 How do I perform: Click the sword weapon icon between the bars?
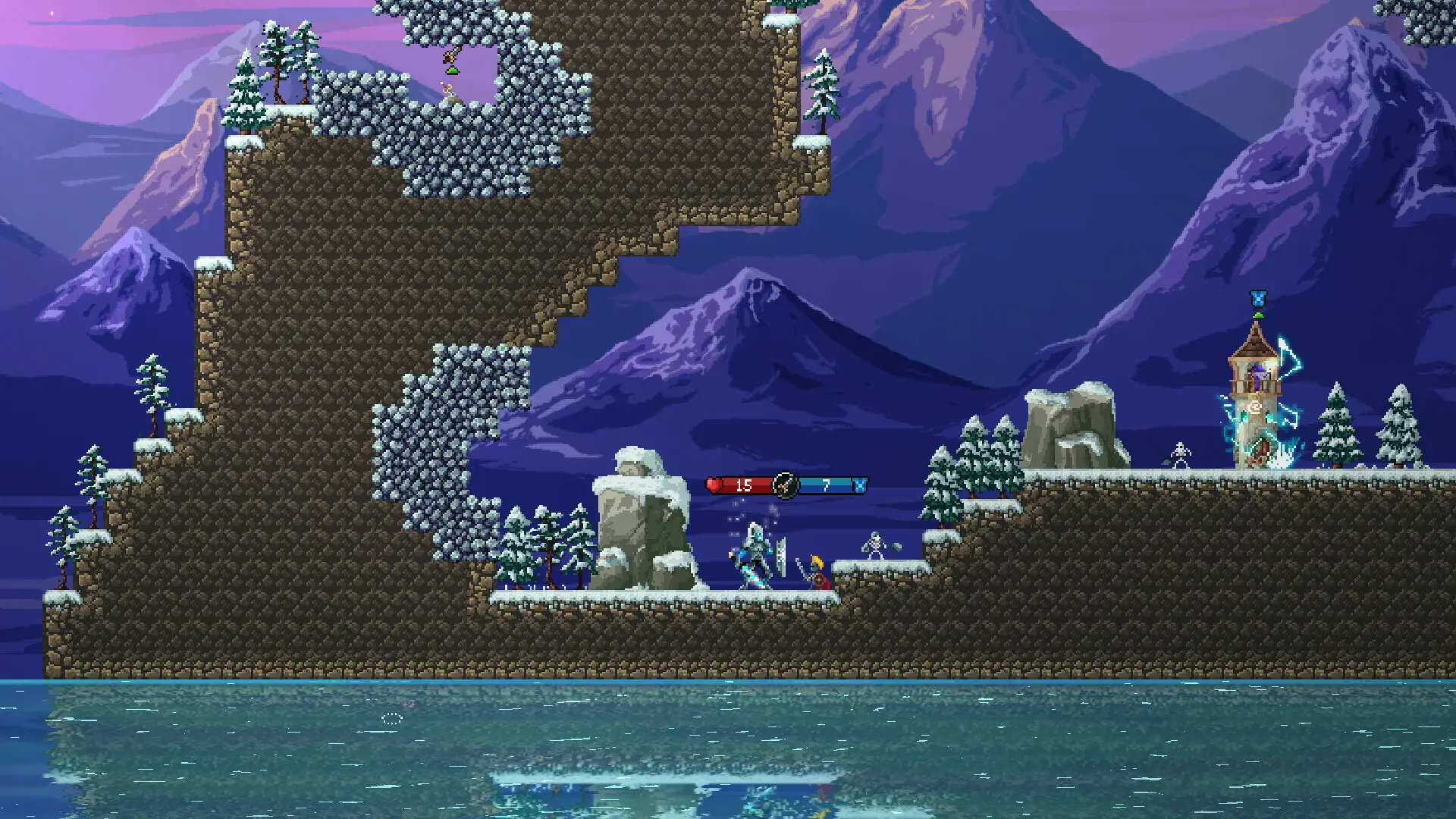[785, 485]
